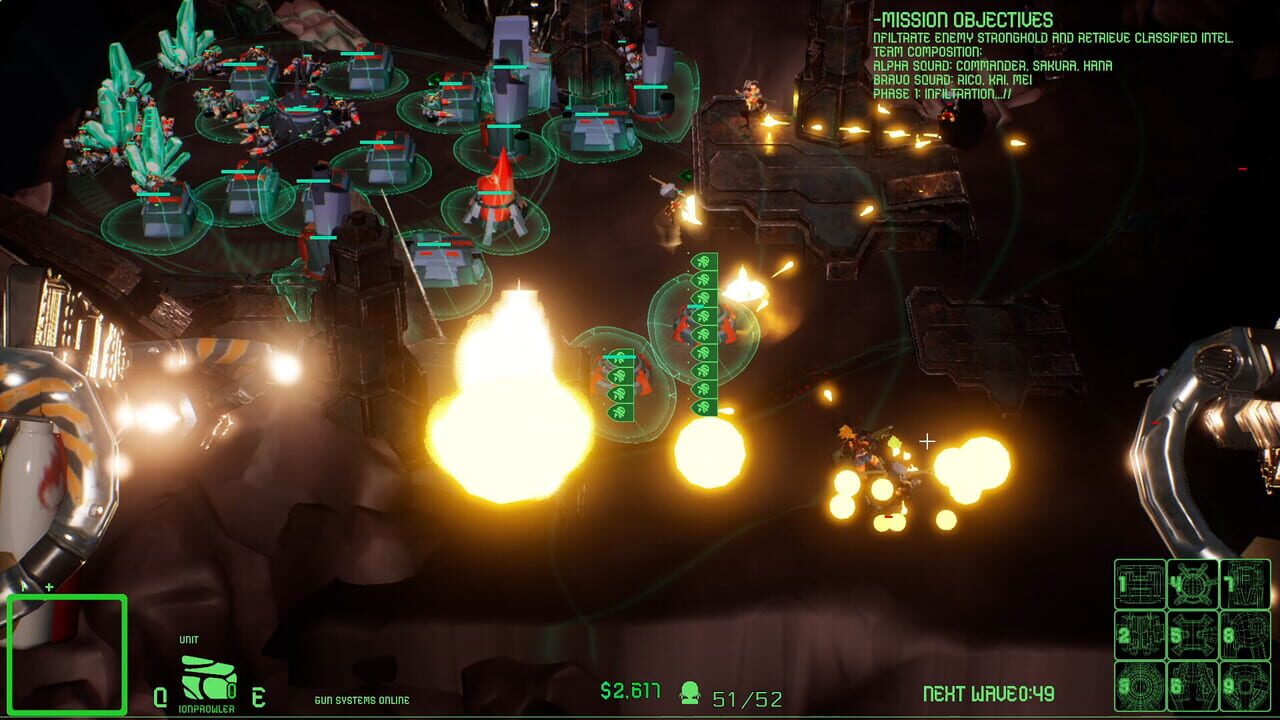Click the green-framed minimap
1280x720 pixels.
[x=67, y=654]
